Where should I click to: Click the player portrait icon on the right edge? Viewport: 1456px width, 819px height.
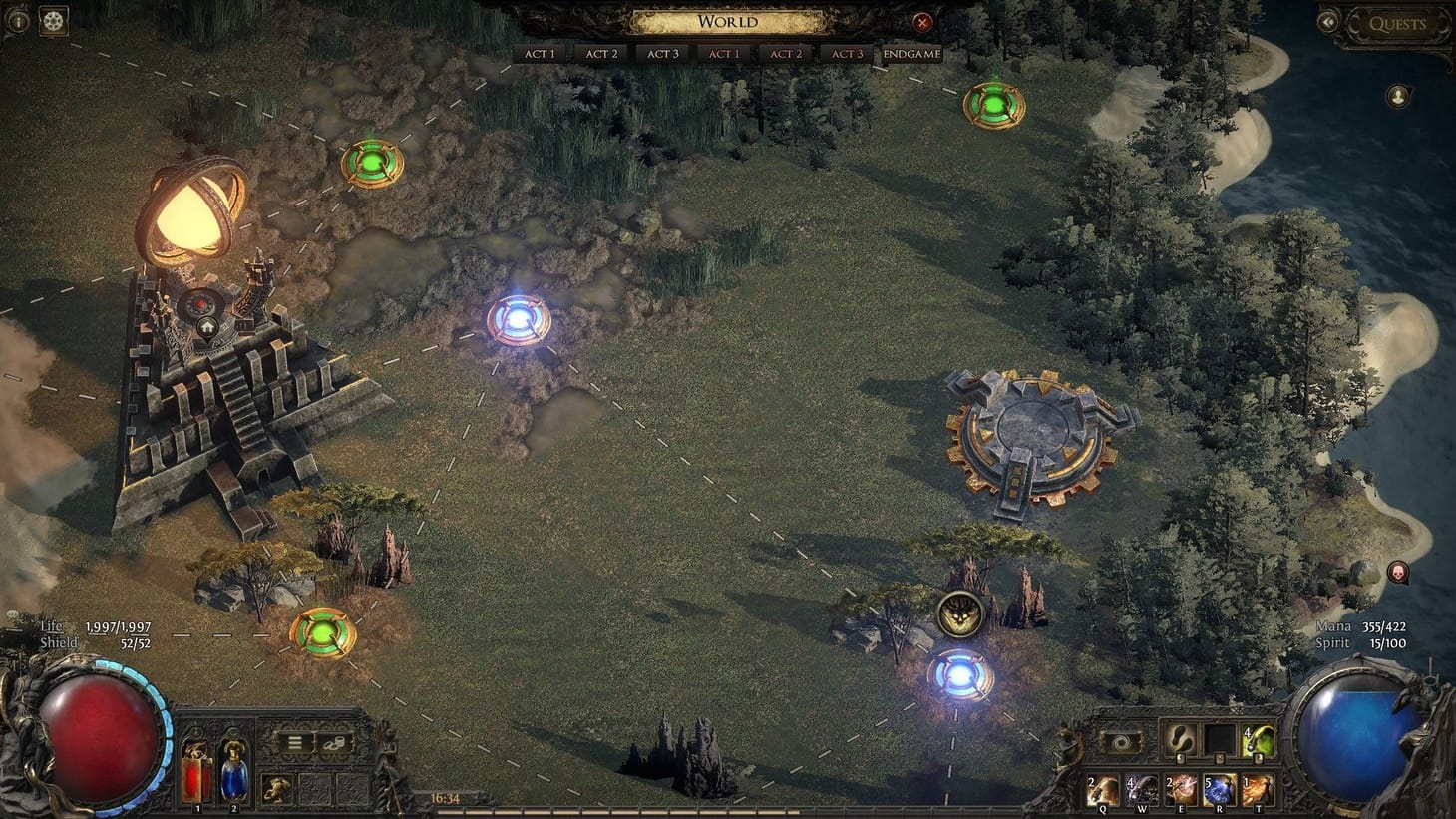point(1396,94)
